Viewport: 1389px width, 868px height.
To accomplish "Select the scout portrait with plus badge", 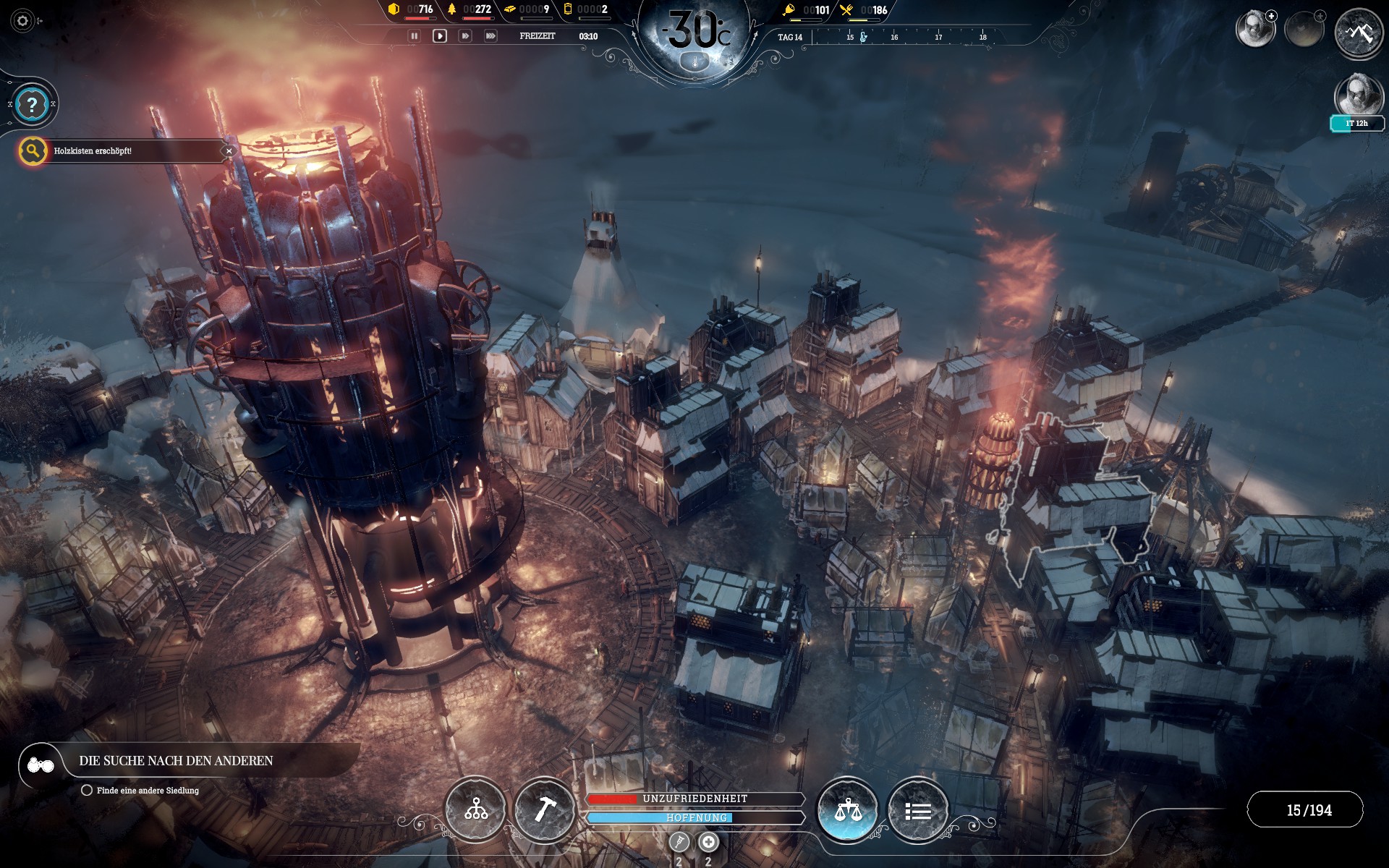I will coord(1254,30).
